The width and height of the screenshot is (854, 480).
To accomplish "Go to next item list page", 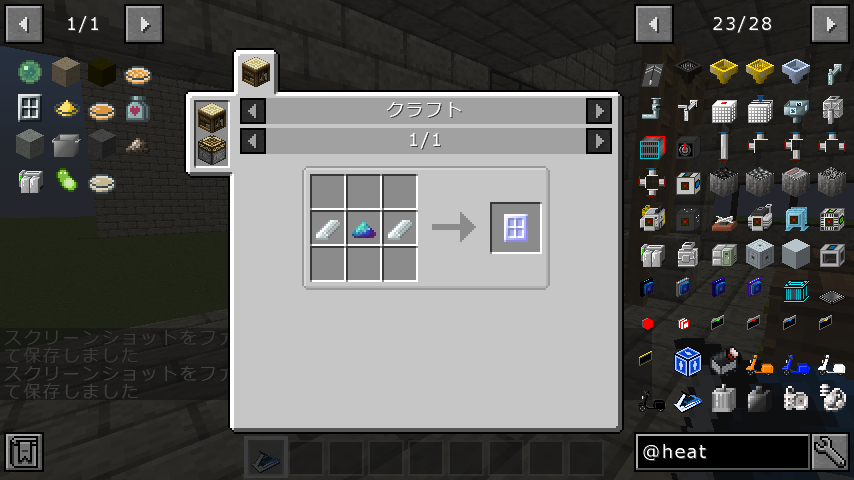I will point(830,23).
